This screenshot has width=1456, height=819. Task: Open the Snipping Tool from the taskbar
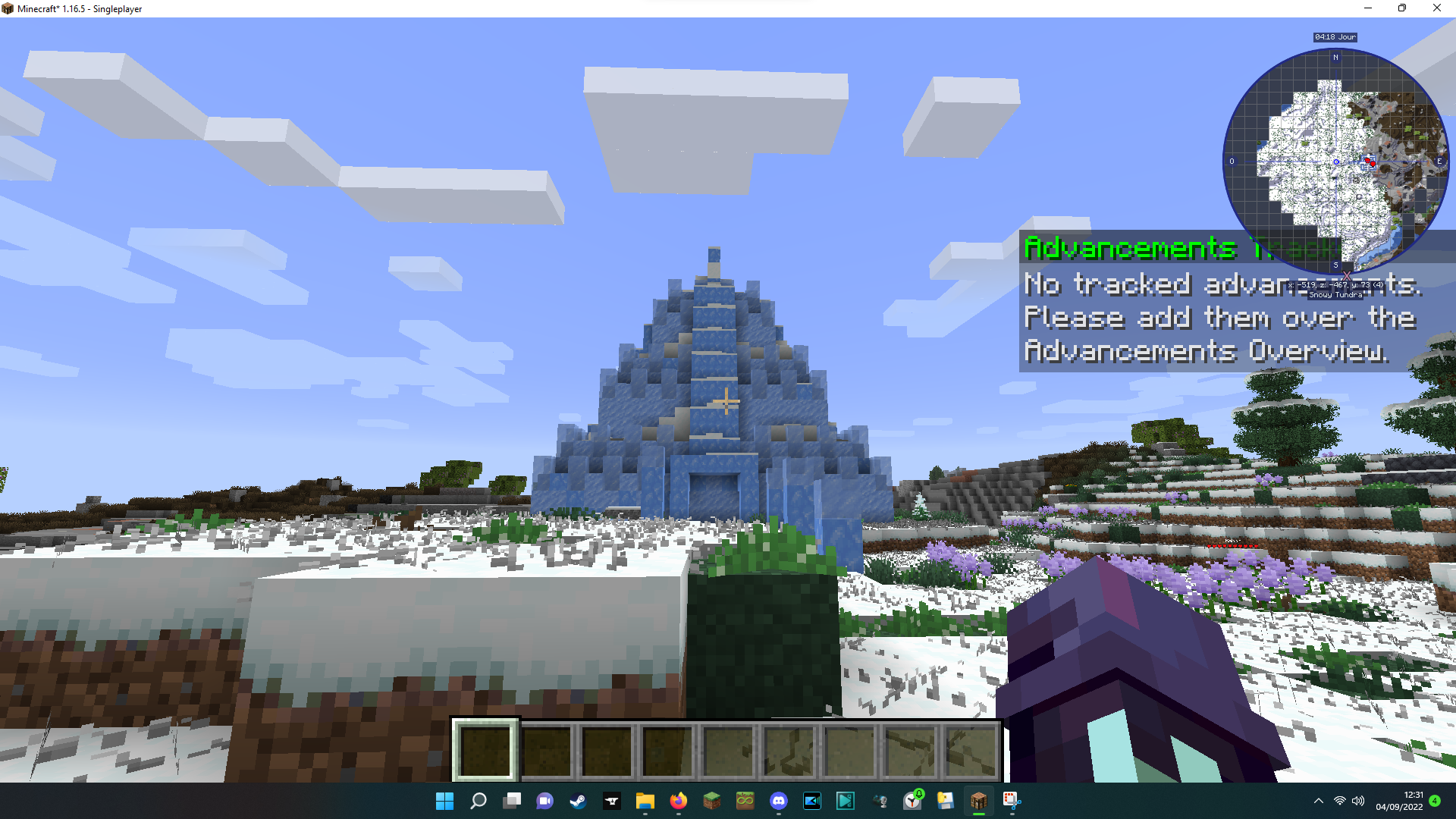pos(1011,802)
